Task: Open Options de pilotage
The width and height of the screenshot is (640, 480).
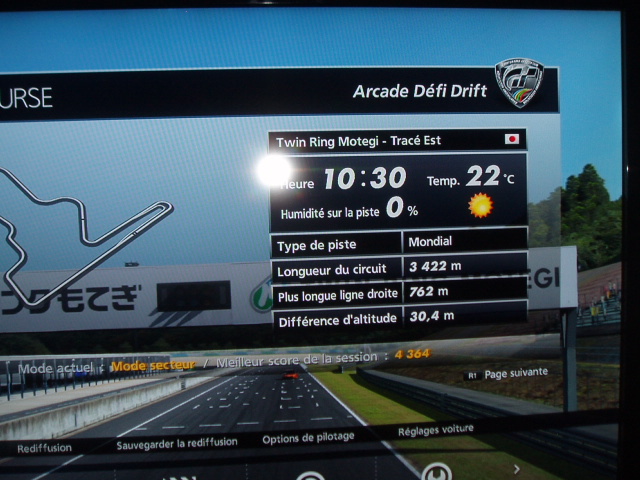Action: (308, 438)
